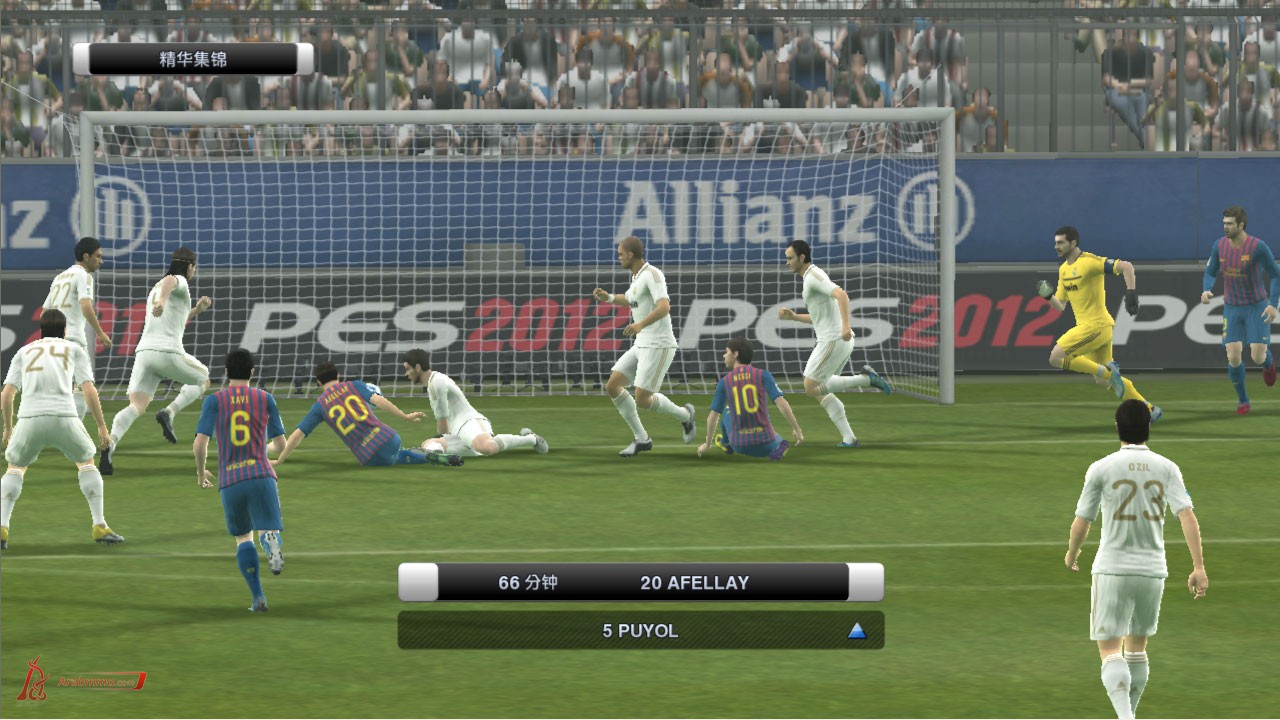1280x720 pixels.
Task: Click the red watermark logo
Action: [80, 680]
